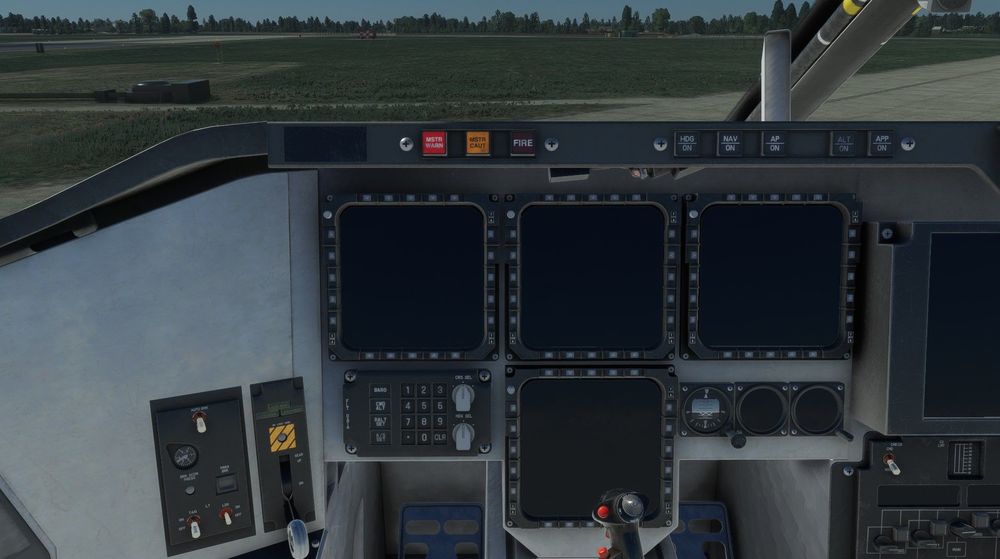Tap the number 9 keypad key
The width and height of the screenshot is (1000, 559).
[440, 422]
